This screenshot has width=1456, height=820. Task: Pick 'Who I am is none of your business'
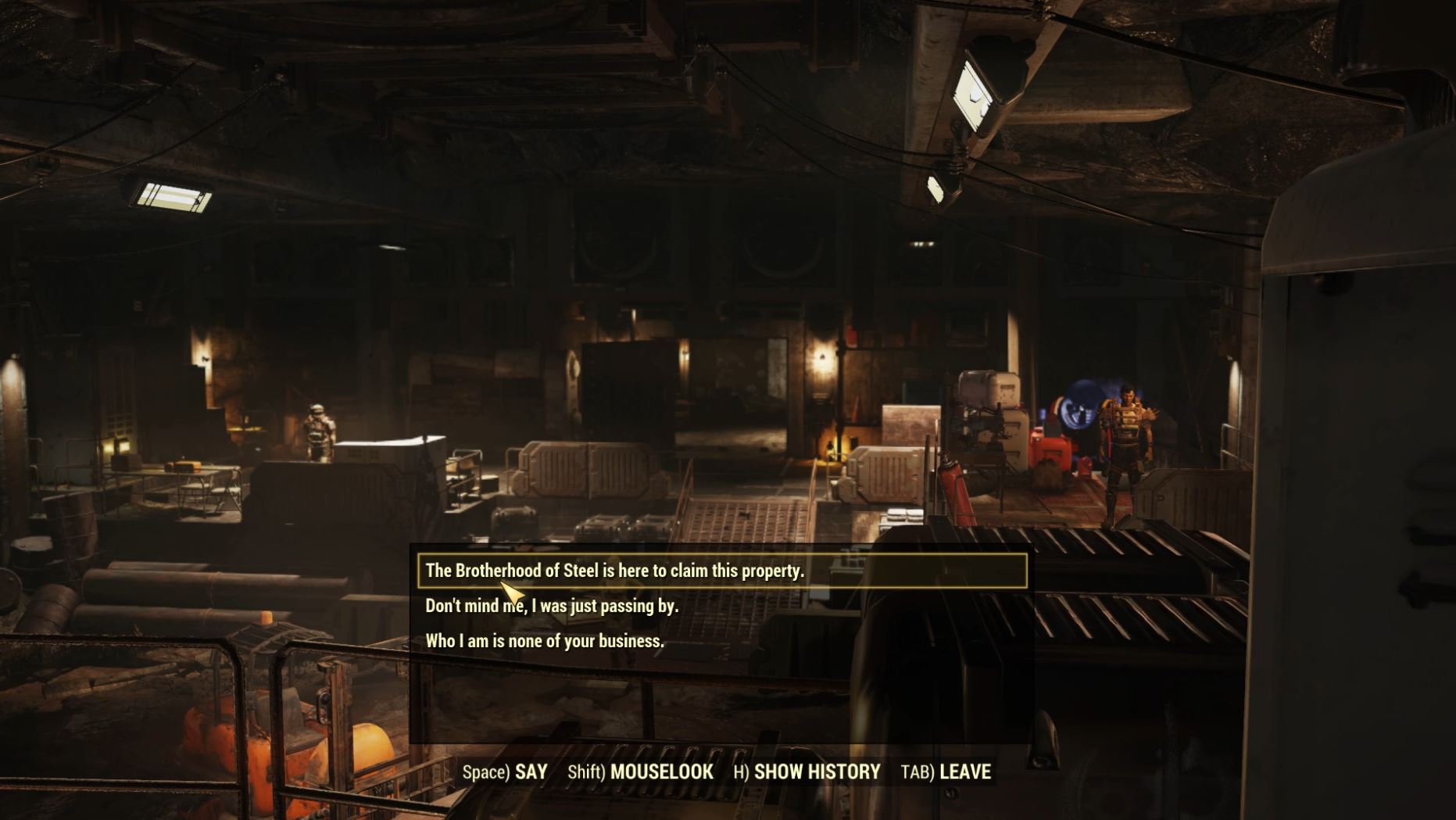[544, 642]
